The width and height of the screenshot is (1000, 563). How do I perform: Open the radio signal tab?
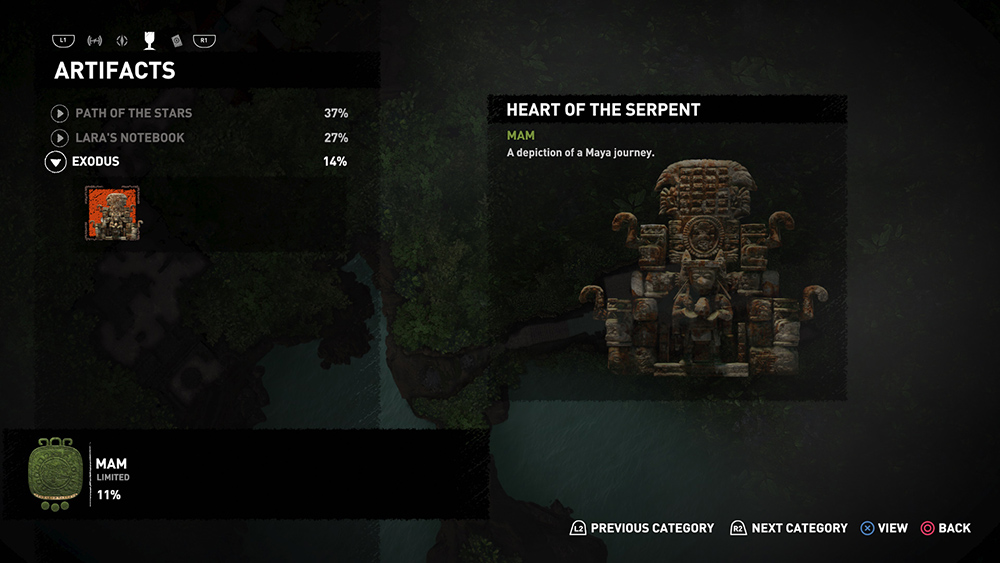(96, 41)
